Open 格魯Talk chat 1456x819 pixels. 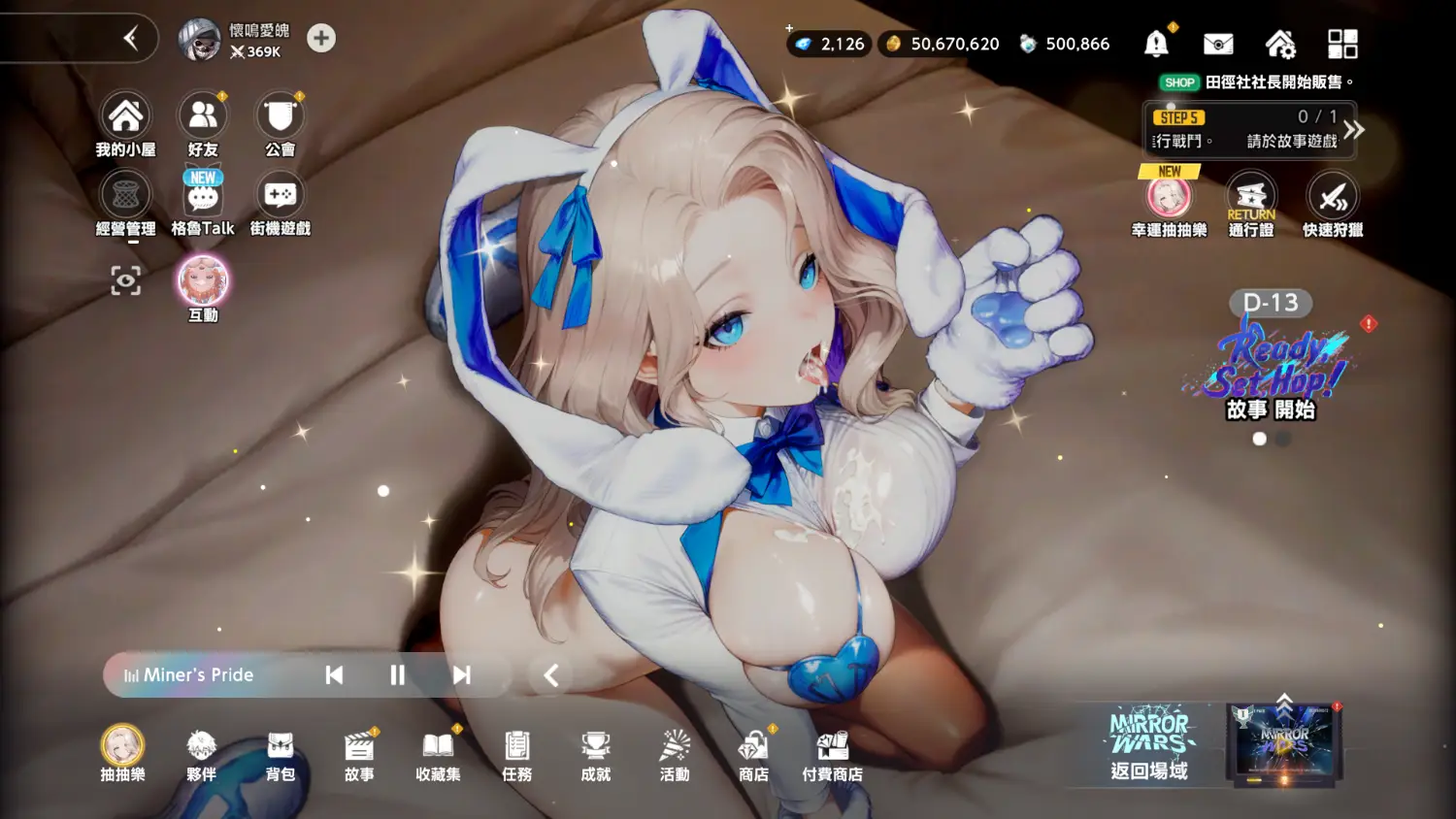(203, 199)
